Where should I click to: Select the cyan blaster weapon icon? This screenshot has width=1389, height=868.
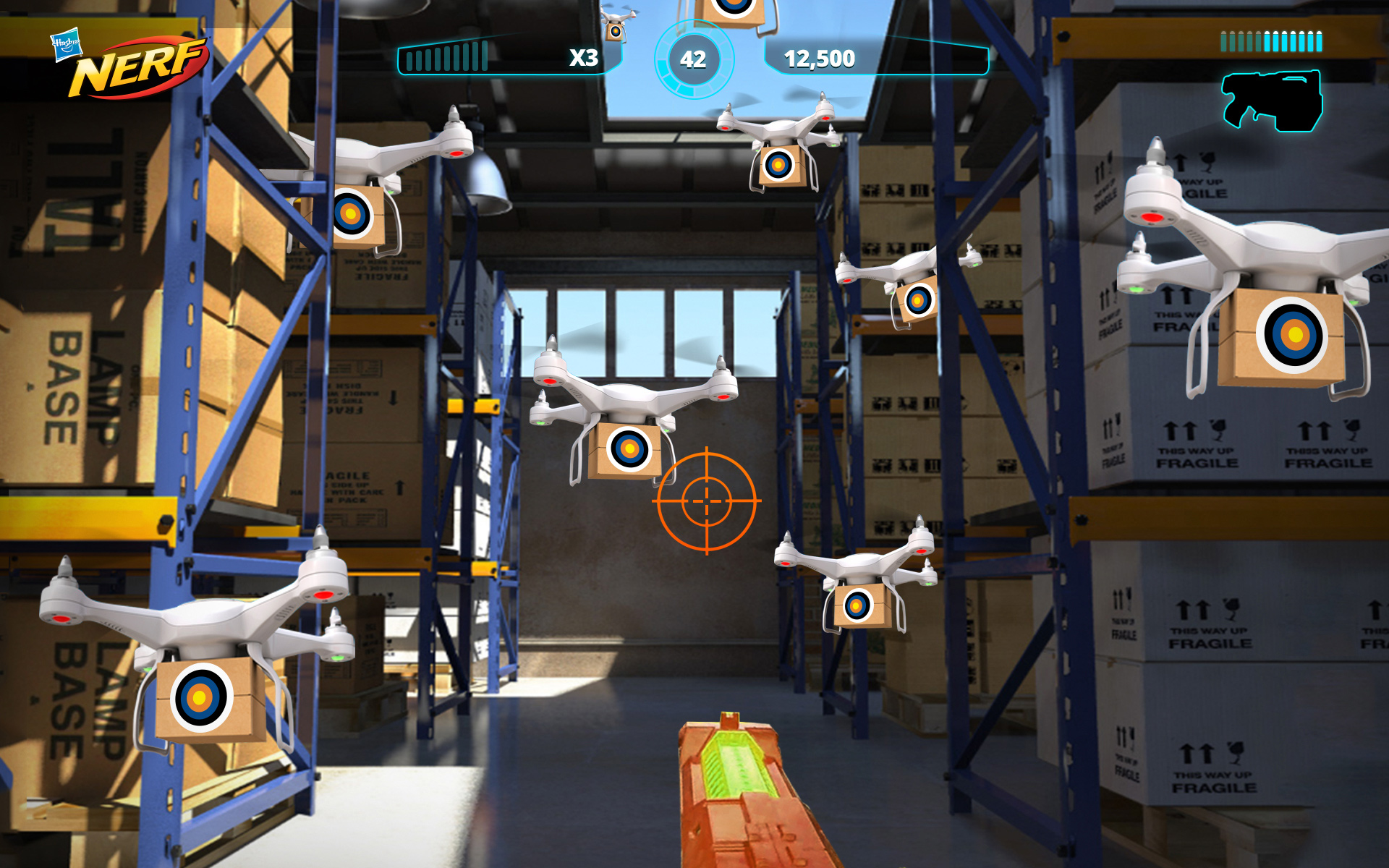(1272, 100)
